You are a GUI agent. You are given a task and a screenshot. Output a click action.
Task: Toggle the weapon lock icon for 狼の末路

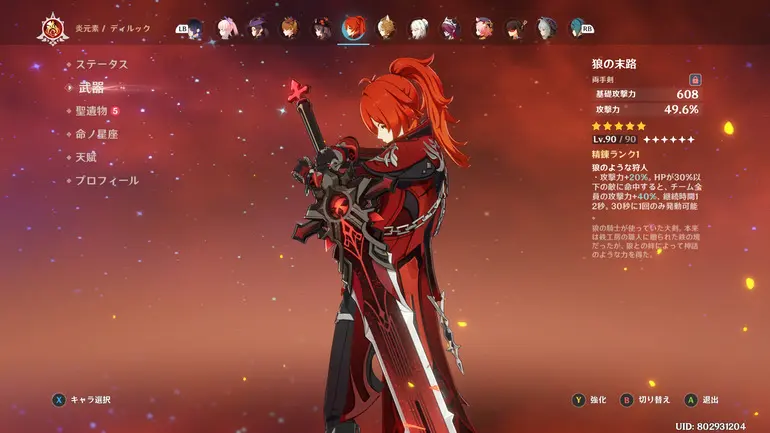694,79
